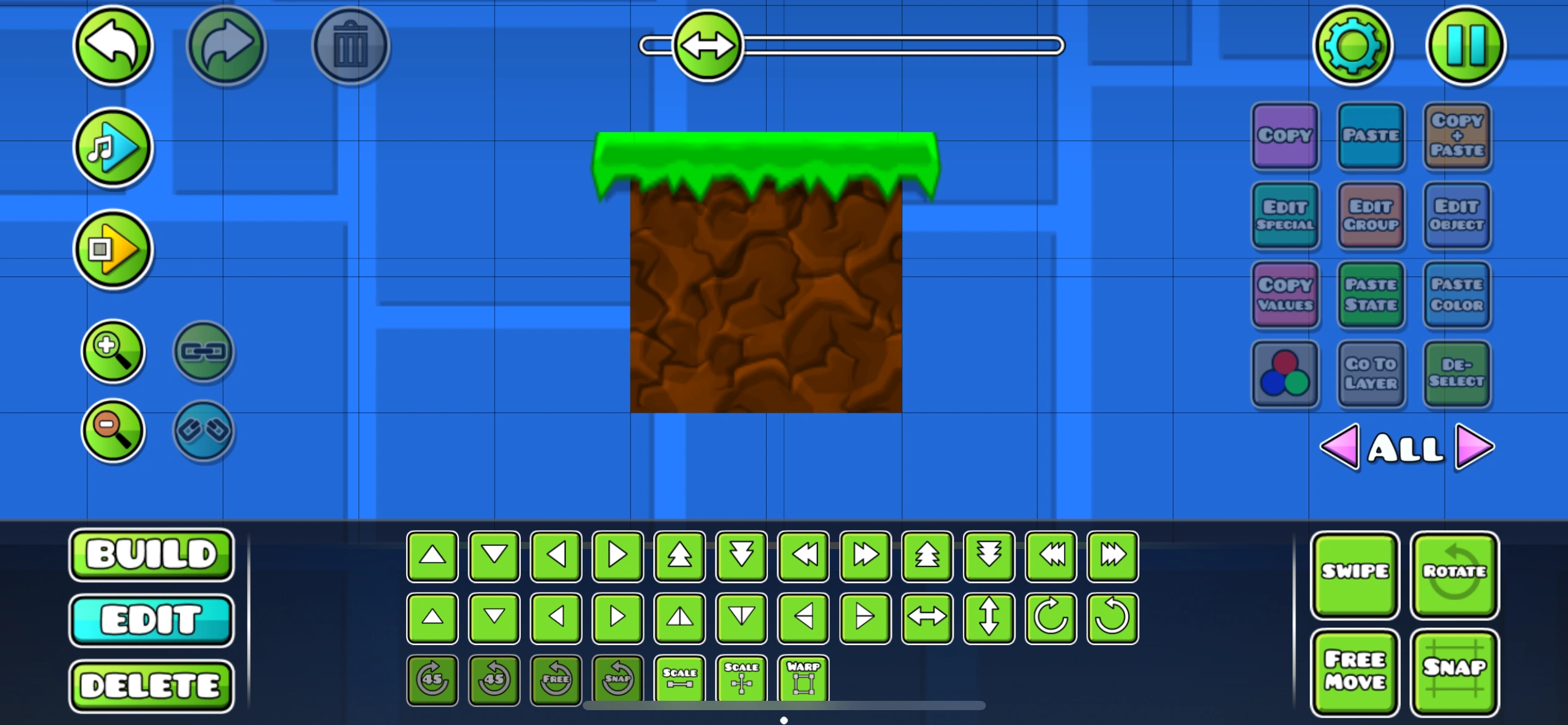Click the Undo arrow icon

112,46
